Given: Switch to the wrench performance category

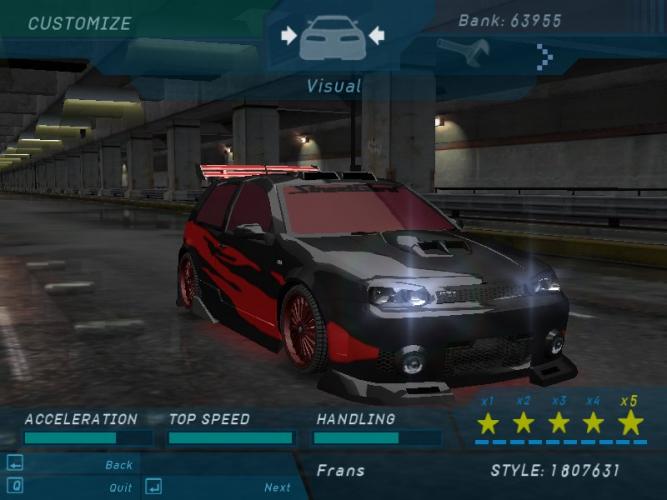Looking at the screenshot, I should click(x=462, y=52).
